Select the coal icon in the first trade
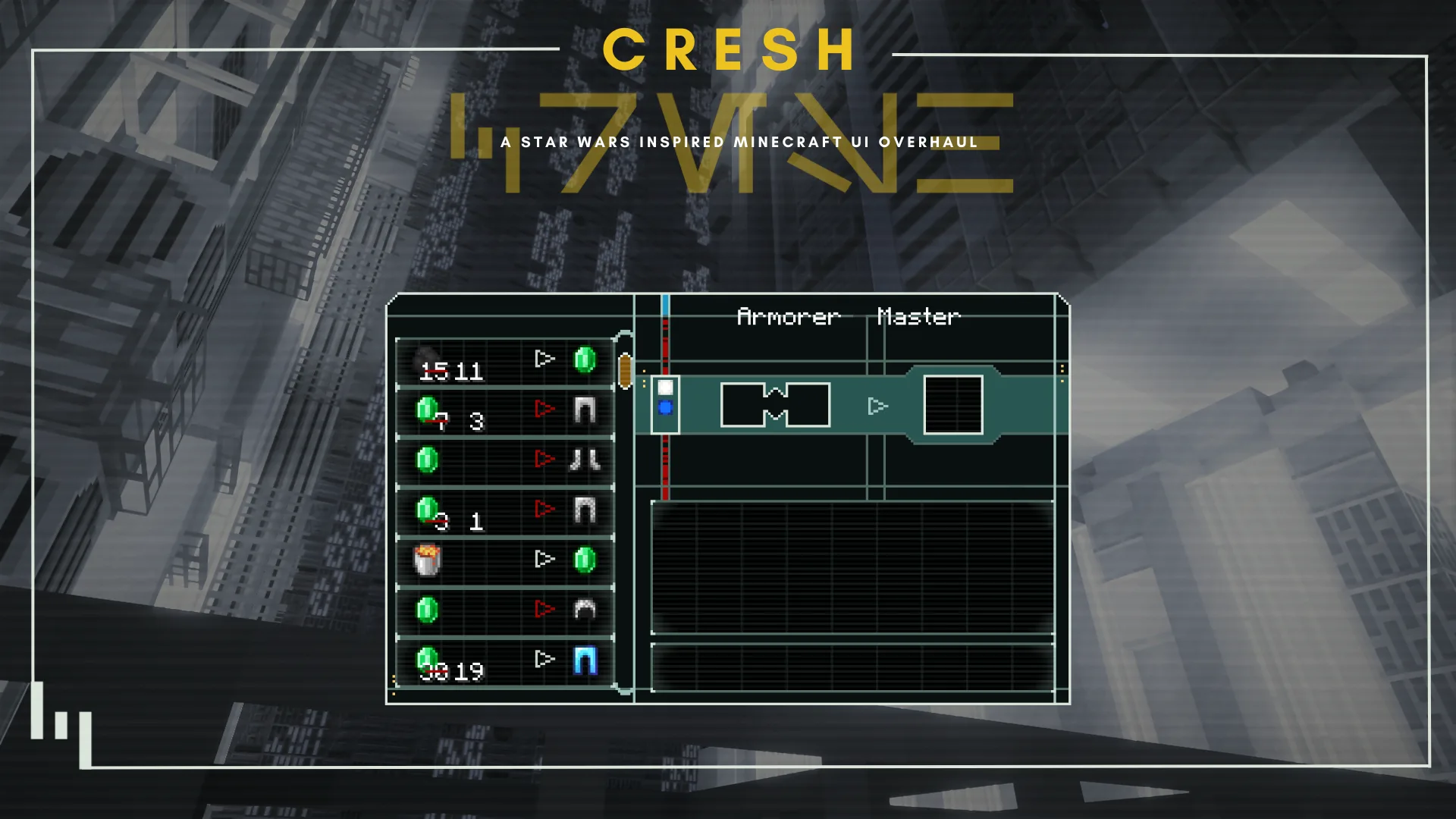 pyautogui.click(x=427, y=356)
